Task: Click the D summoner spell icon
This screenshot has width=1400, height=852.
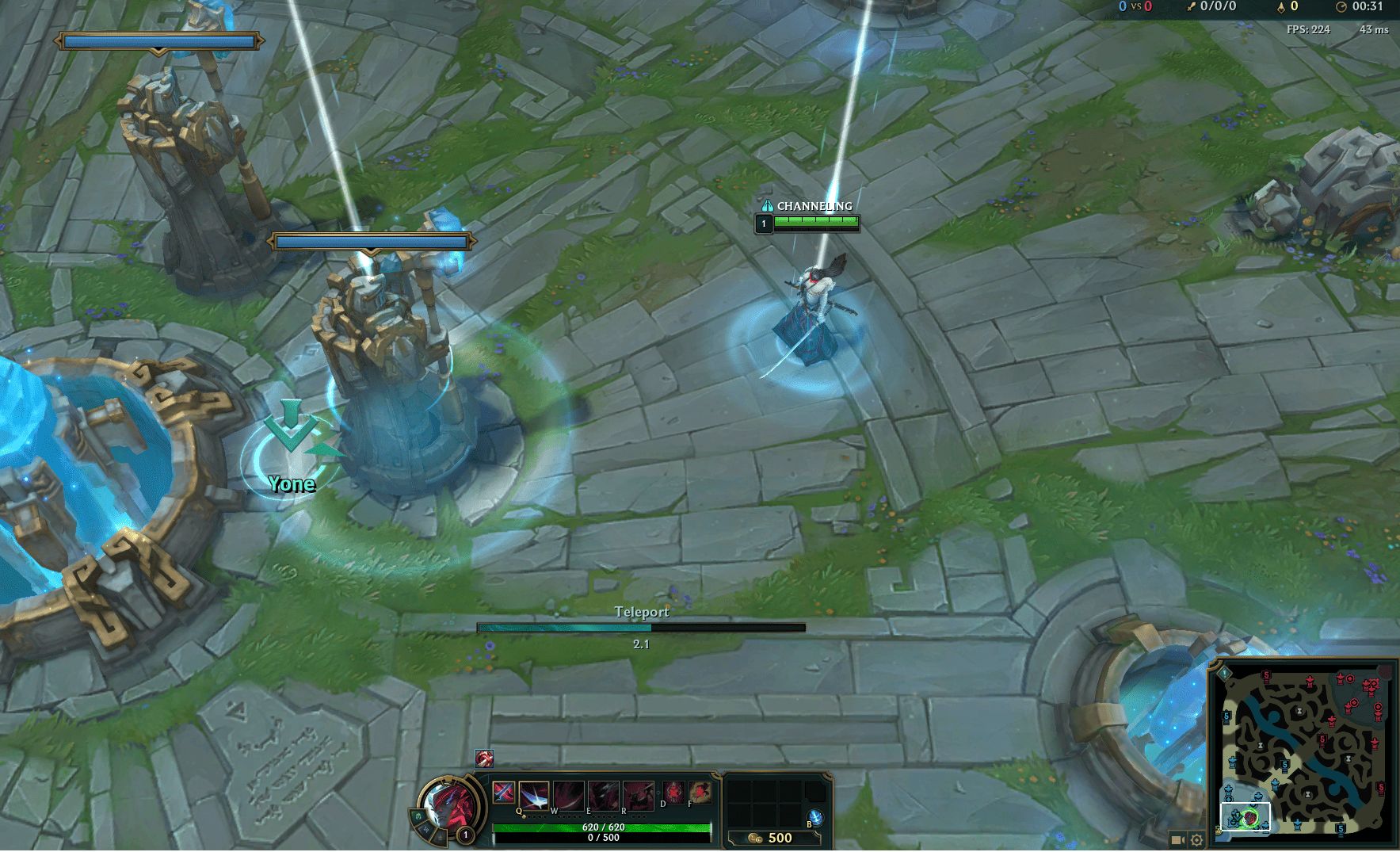Action: 675,793
